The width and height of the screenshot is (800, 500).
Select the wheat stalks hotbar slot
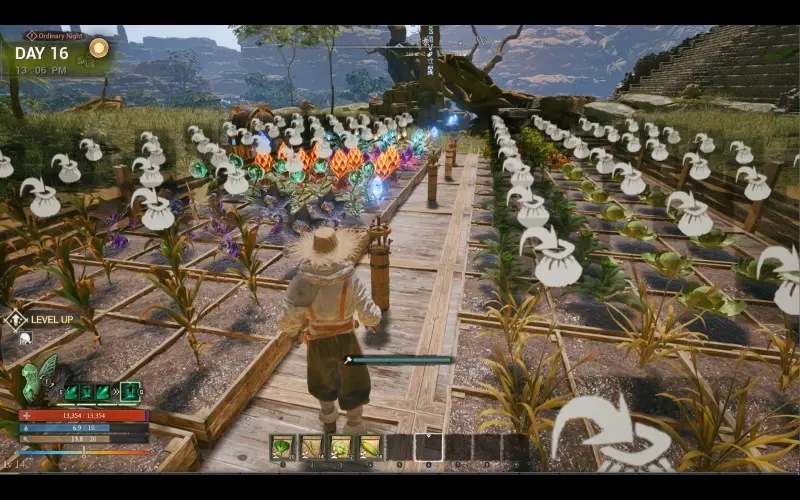coord(312,447)
